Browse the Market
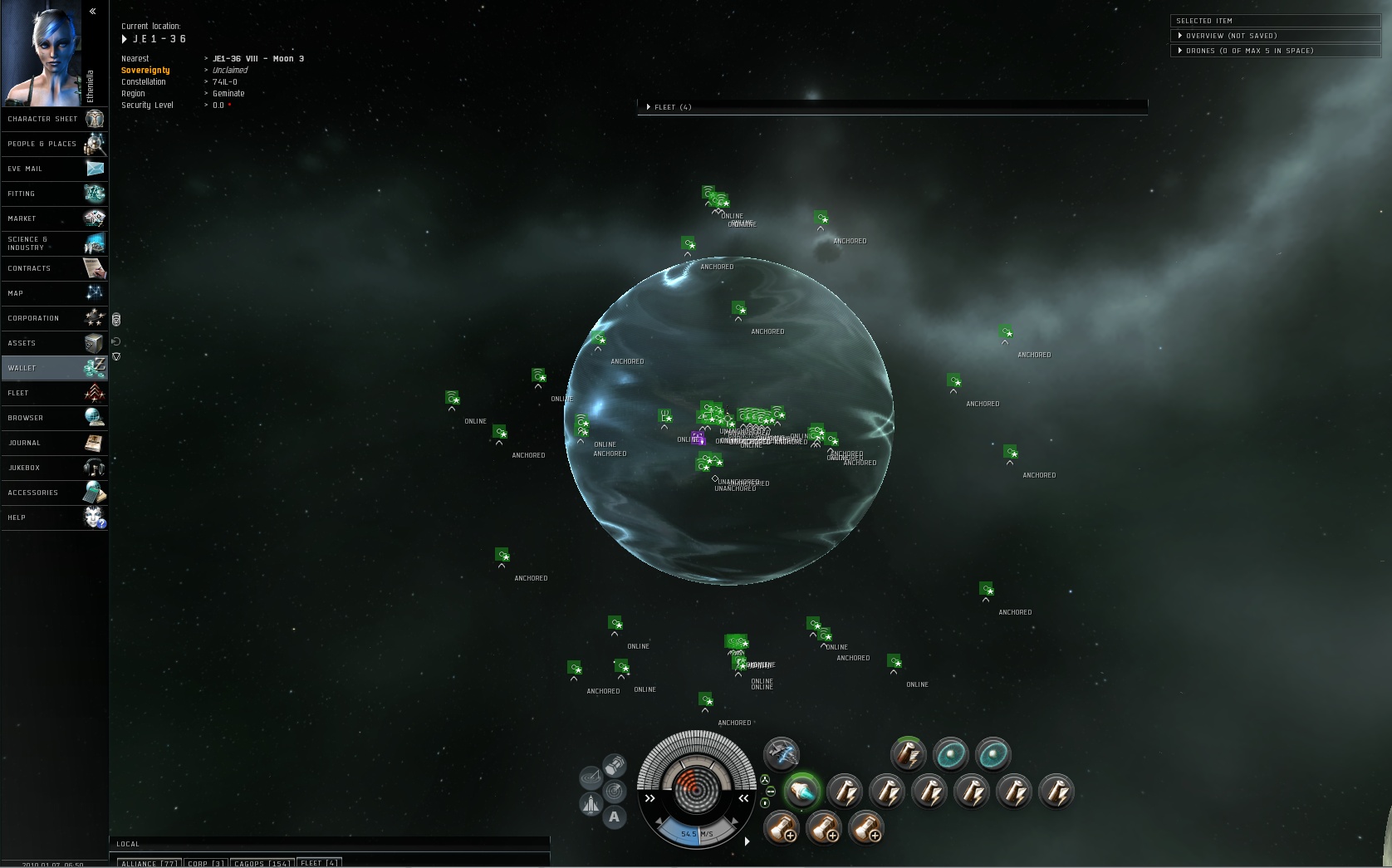The height and width of the screenshot is (868, 1392). 55,218
